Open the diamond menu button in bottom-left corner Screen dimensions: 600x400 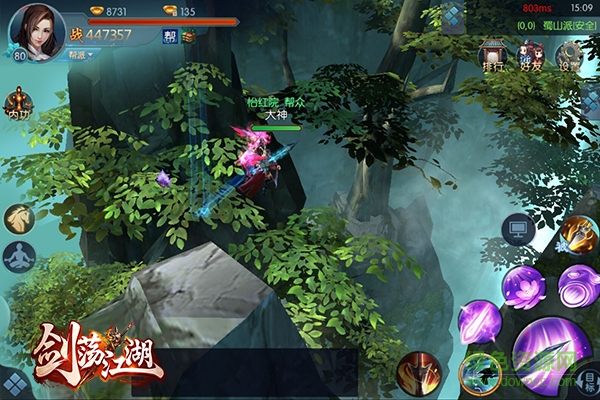(x=14, y=384)
